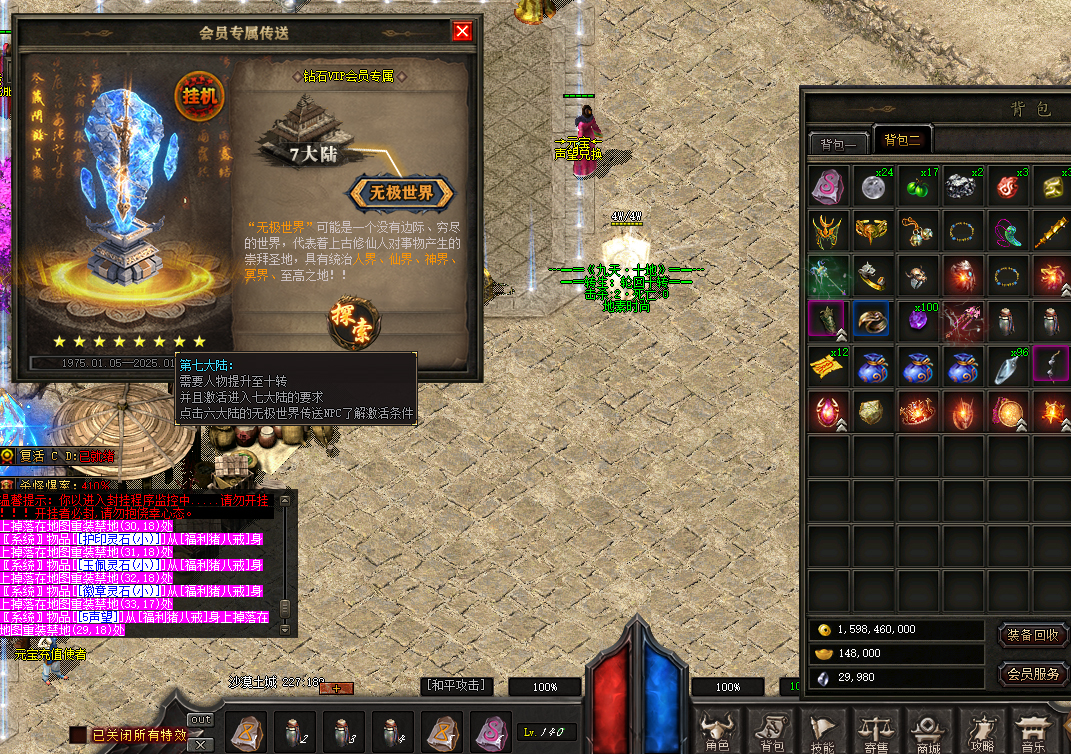This screenshot has height=754, width=1071.
Task: Open the 背包二 bag tab
Action: 901,140
